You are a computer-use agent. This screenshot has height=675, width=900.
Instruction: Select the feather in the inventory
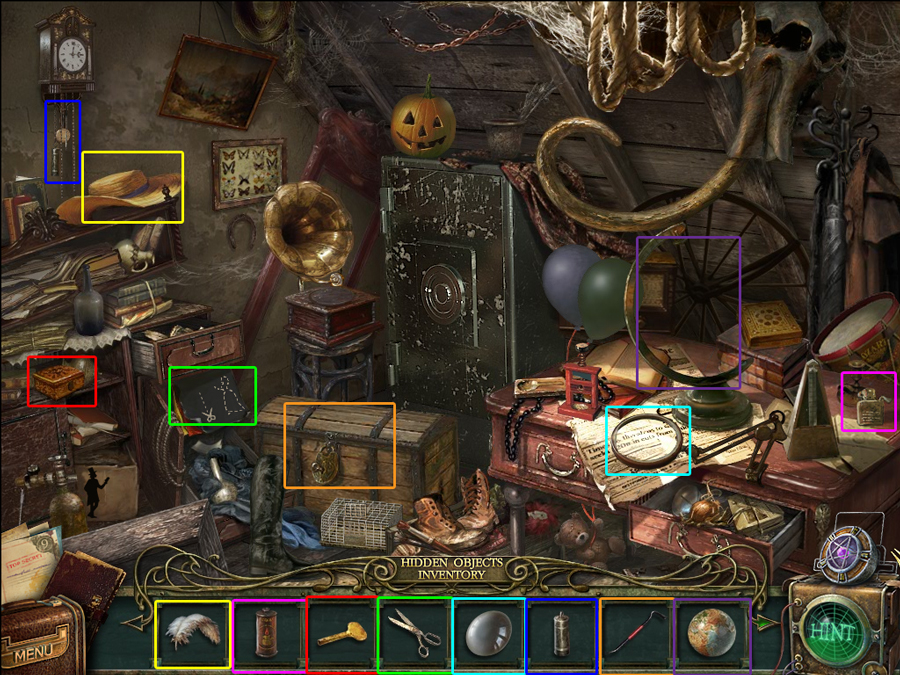[193, 634]
